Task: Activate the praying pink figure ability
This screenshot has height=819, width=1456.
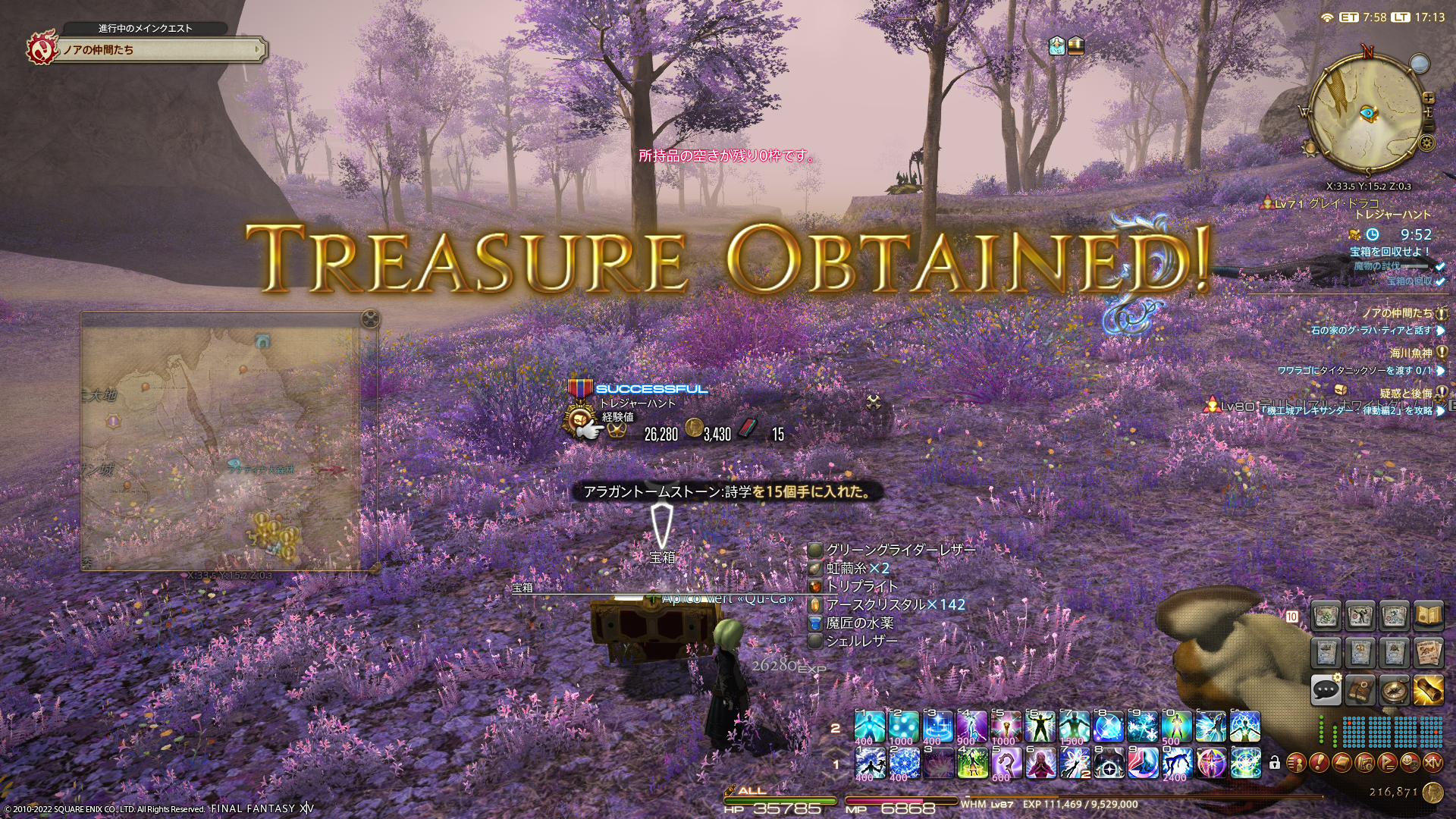Action: pos(1041,762)
